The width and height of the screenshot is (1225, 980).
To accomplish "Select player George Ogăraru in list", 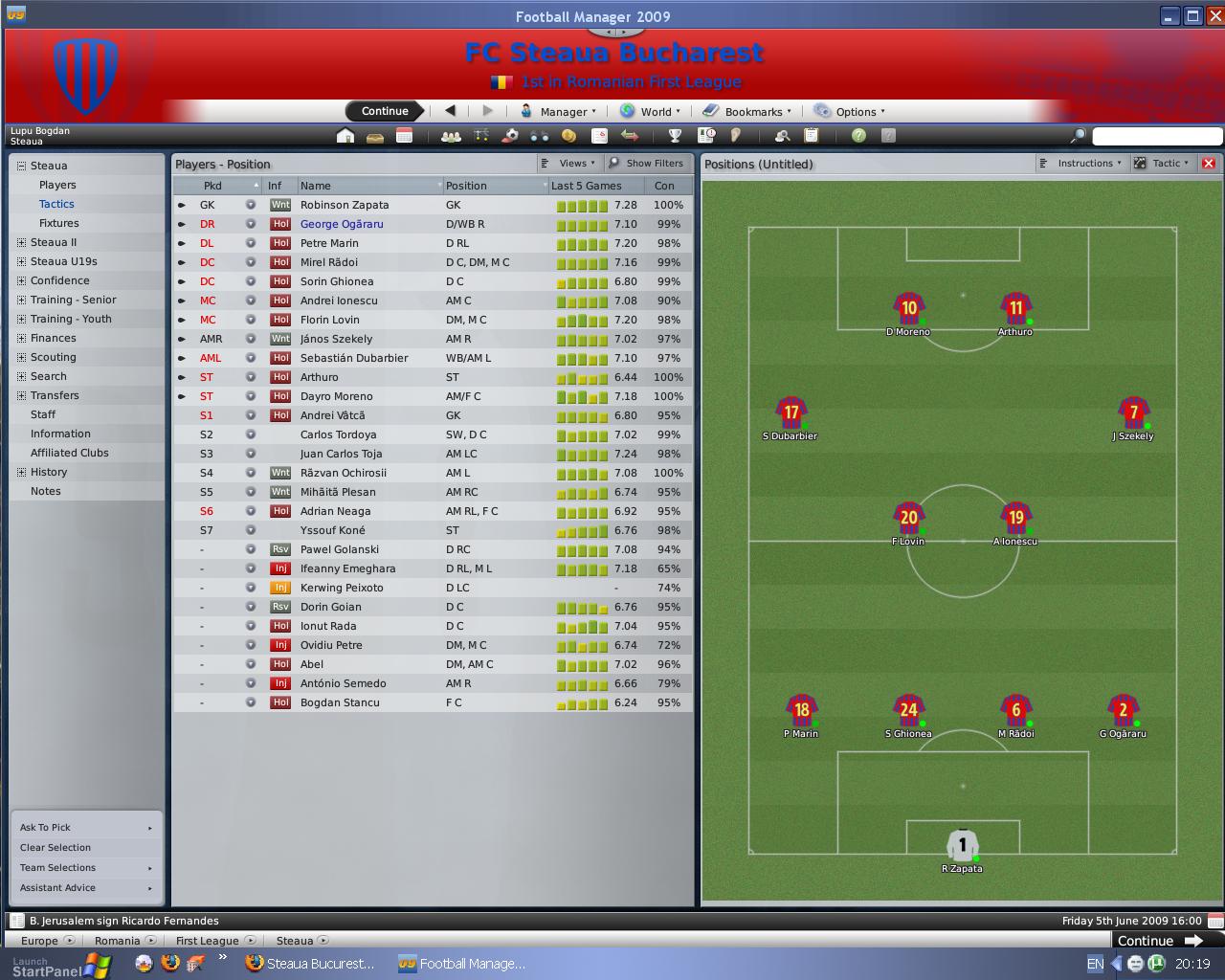I will [342, 224].
